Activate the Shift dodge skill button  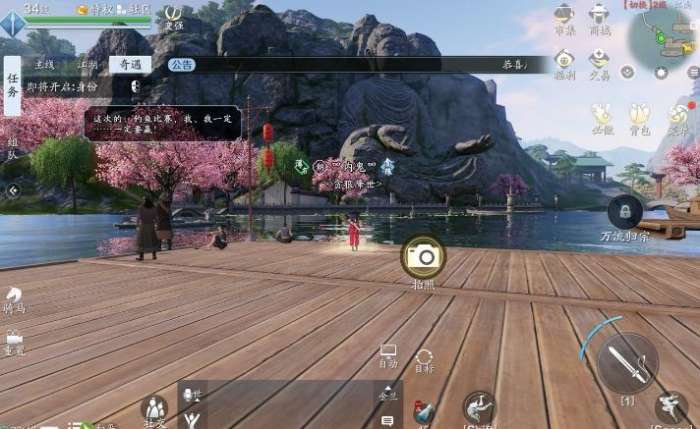point(479,408)
